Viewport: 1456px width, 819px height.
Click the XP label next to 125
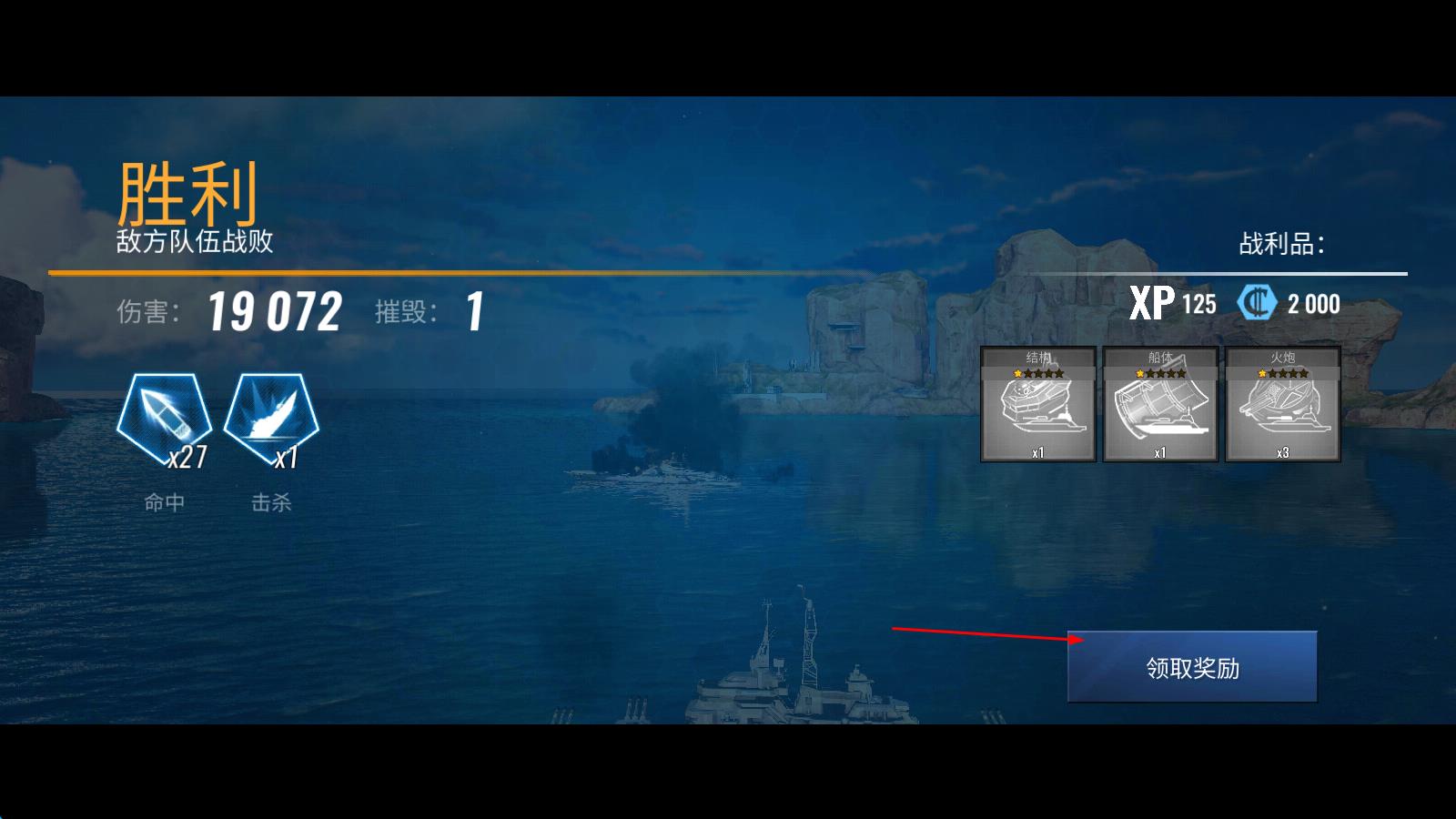tap(1153, 304)
